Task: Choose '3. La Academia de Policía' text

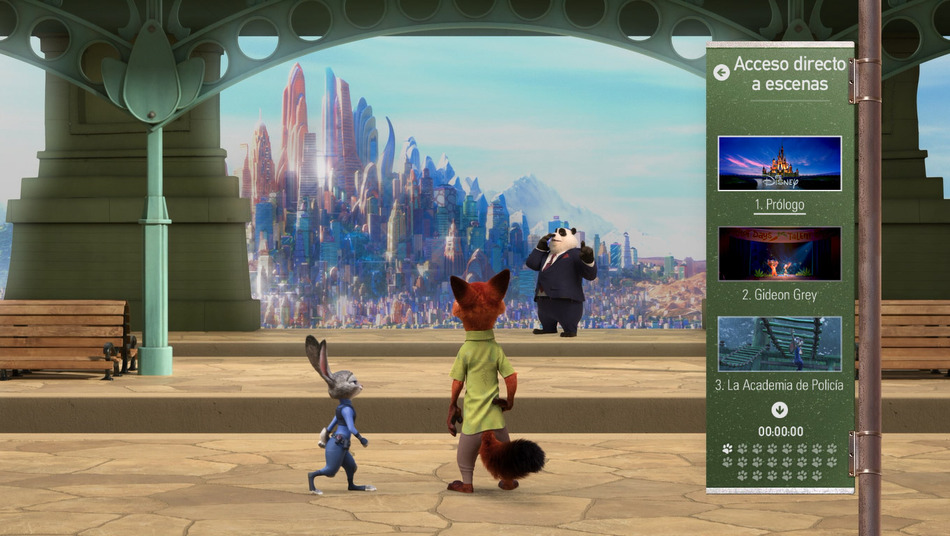Action: (779, 385)
